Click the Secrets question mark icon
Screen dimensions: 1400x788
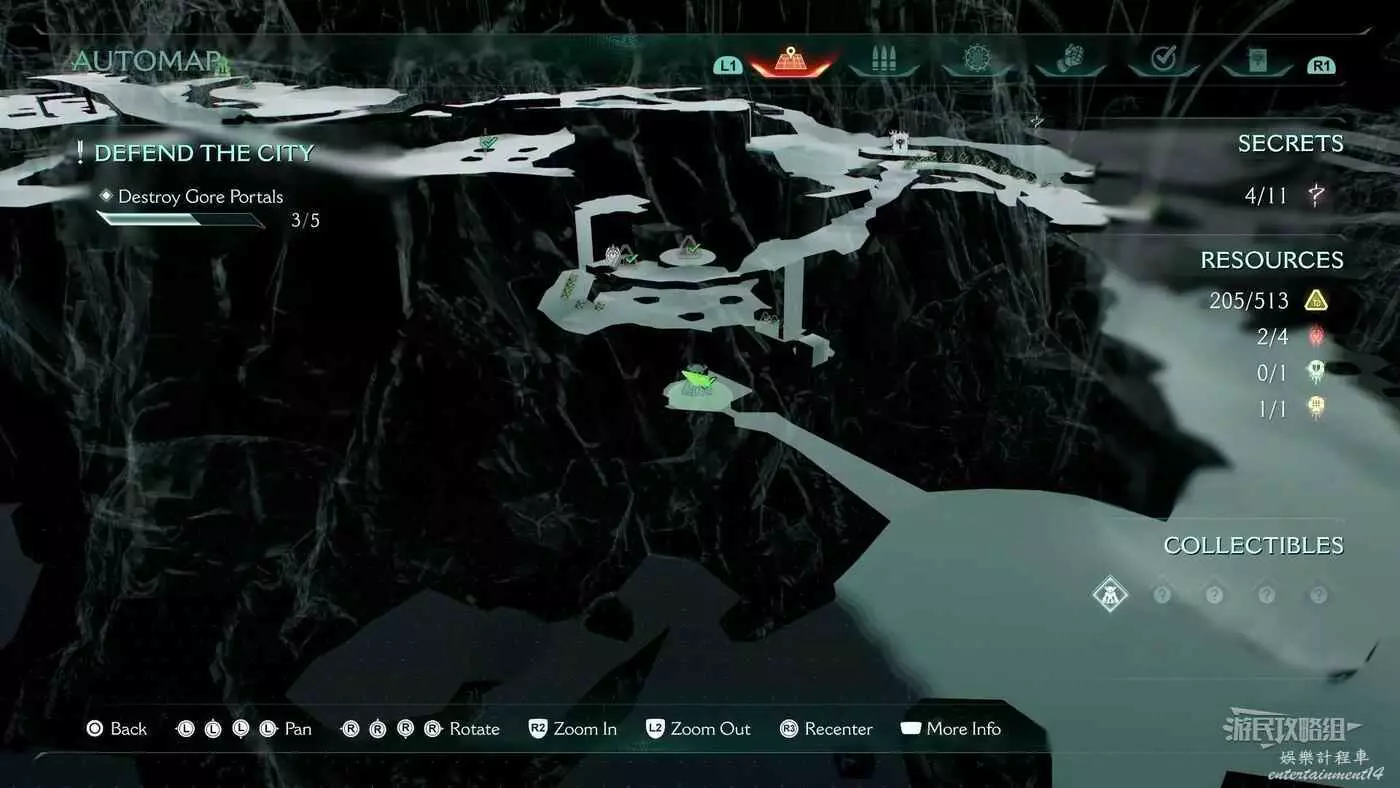pos(1317,195)
